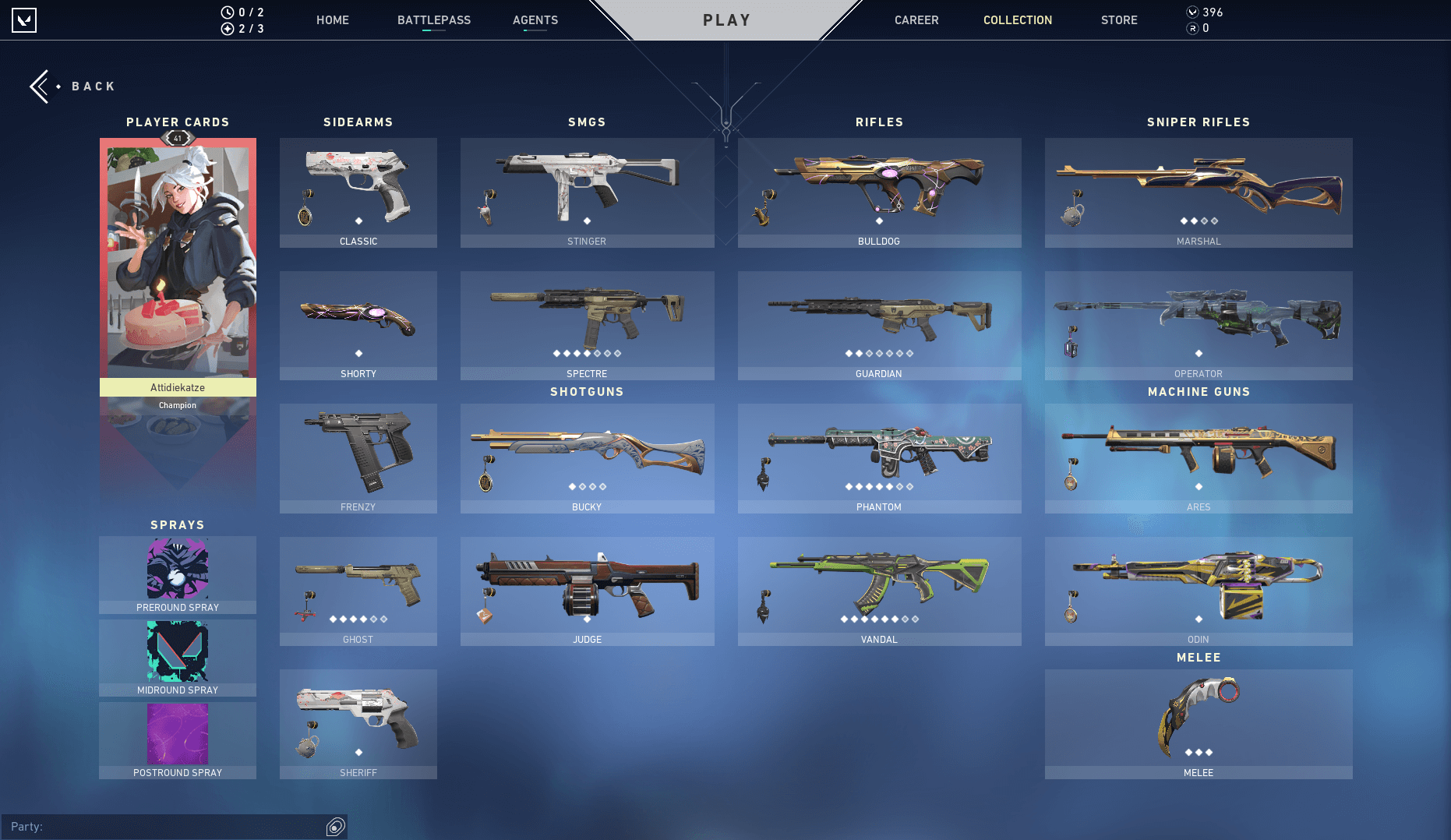Select the Judge shotgun slot
The width and height of the screenshot is (1451, 840).
(587, 591)
